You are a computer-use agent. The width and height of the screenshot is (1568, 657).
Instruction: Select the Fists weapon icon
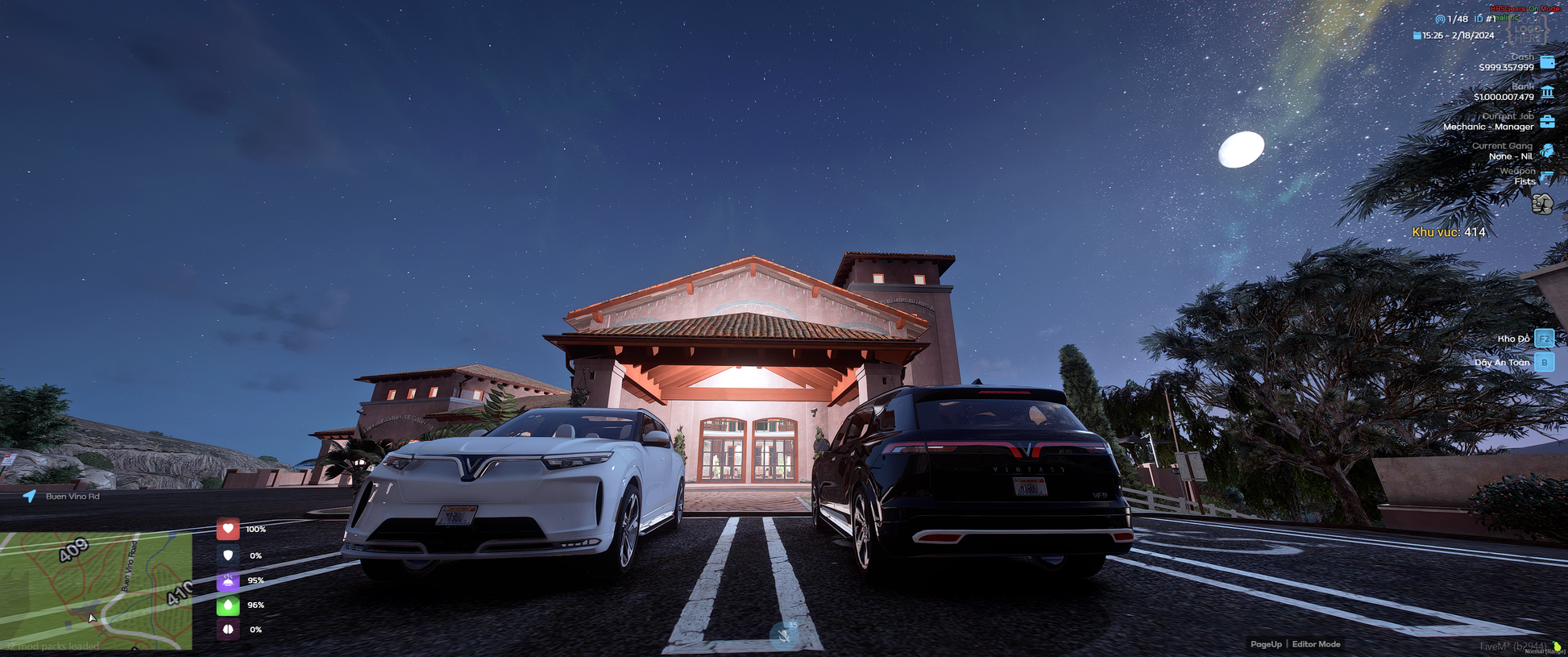pyautogui.click(x=1542, y=204)
